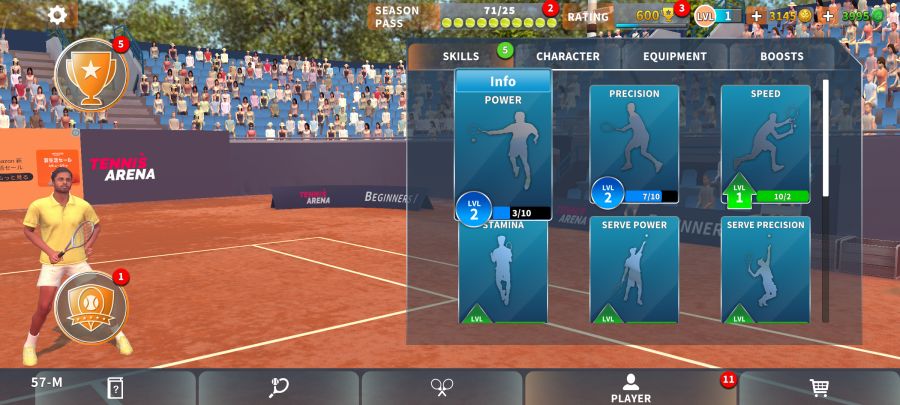Open the card pack with question mark
This screenshot has width=900, height=405.
[116, 387]
